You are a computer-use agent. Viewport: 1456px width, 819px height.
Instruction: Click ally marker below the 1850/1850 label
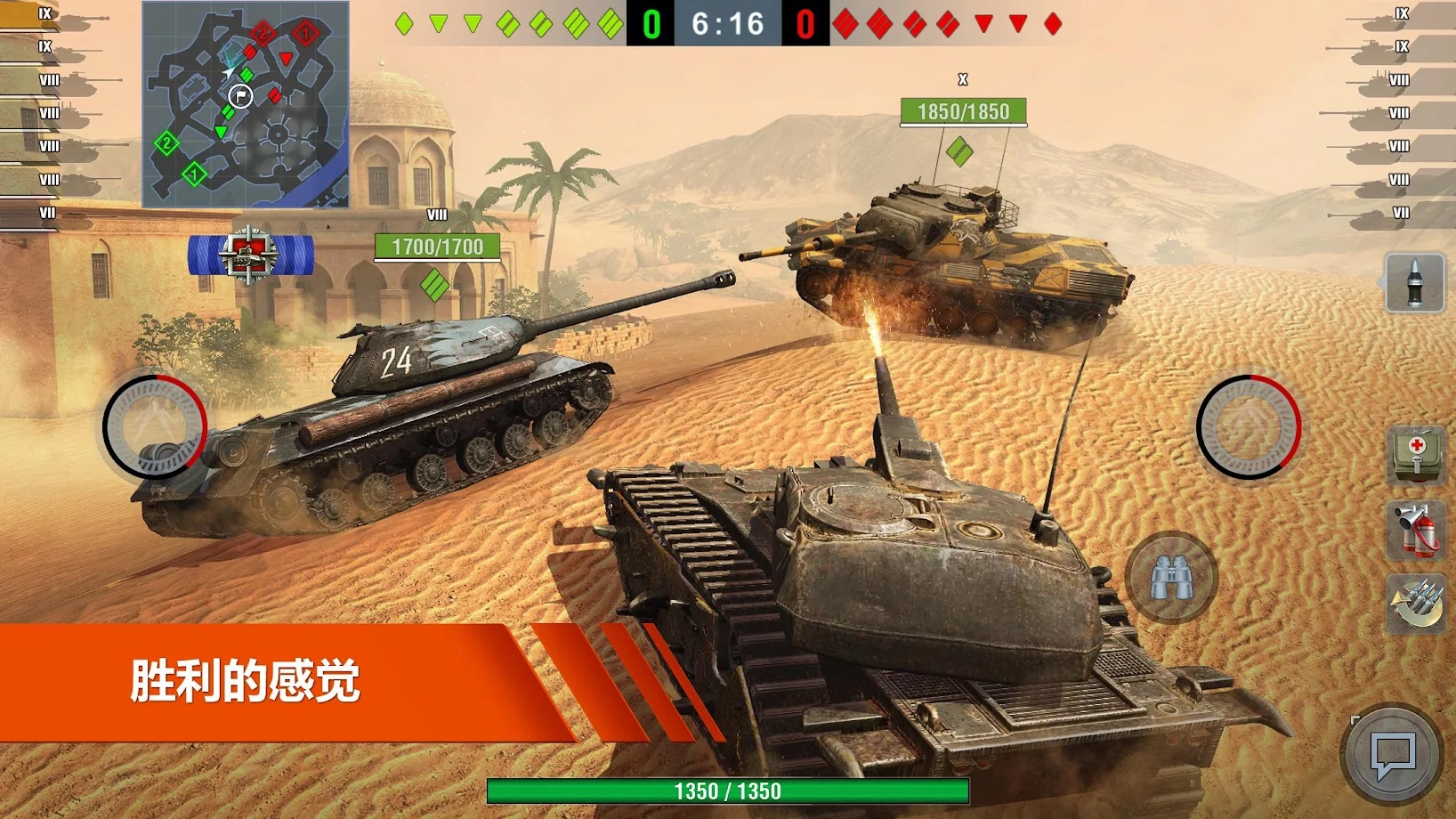tap(960, 152)
